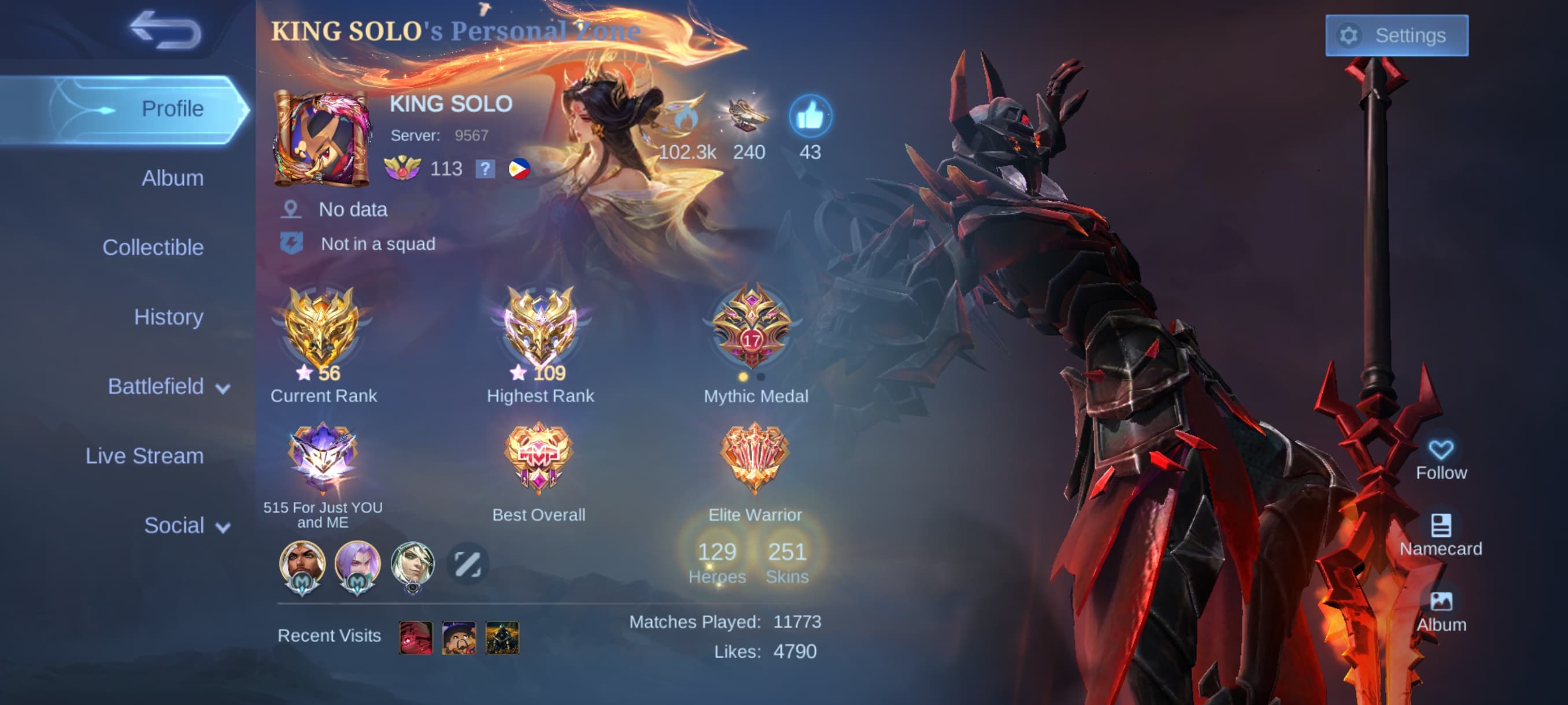The width and height of the screenshot is (1568, 705).
Task: Expand the Social section
Action: [x=186, y=525]
